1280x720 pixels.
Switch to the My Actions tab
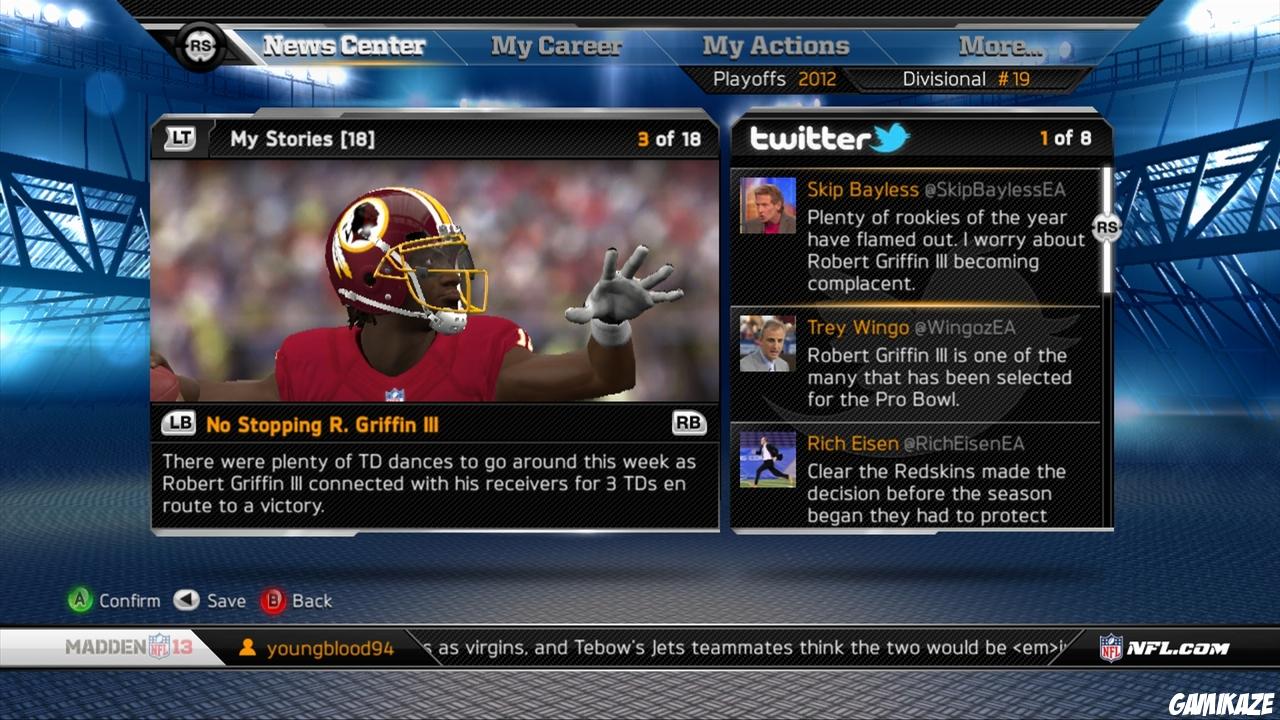click(774, 44)
